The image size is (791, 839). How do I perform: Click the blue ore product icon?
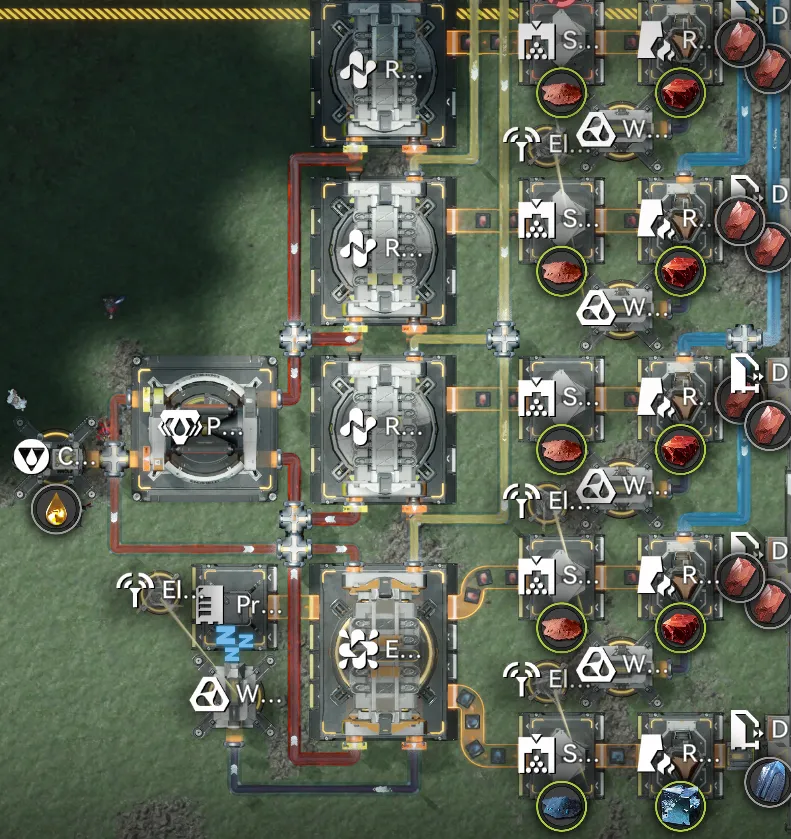pos(560,804)
